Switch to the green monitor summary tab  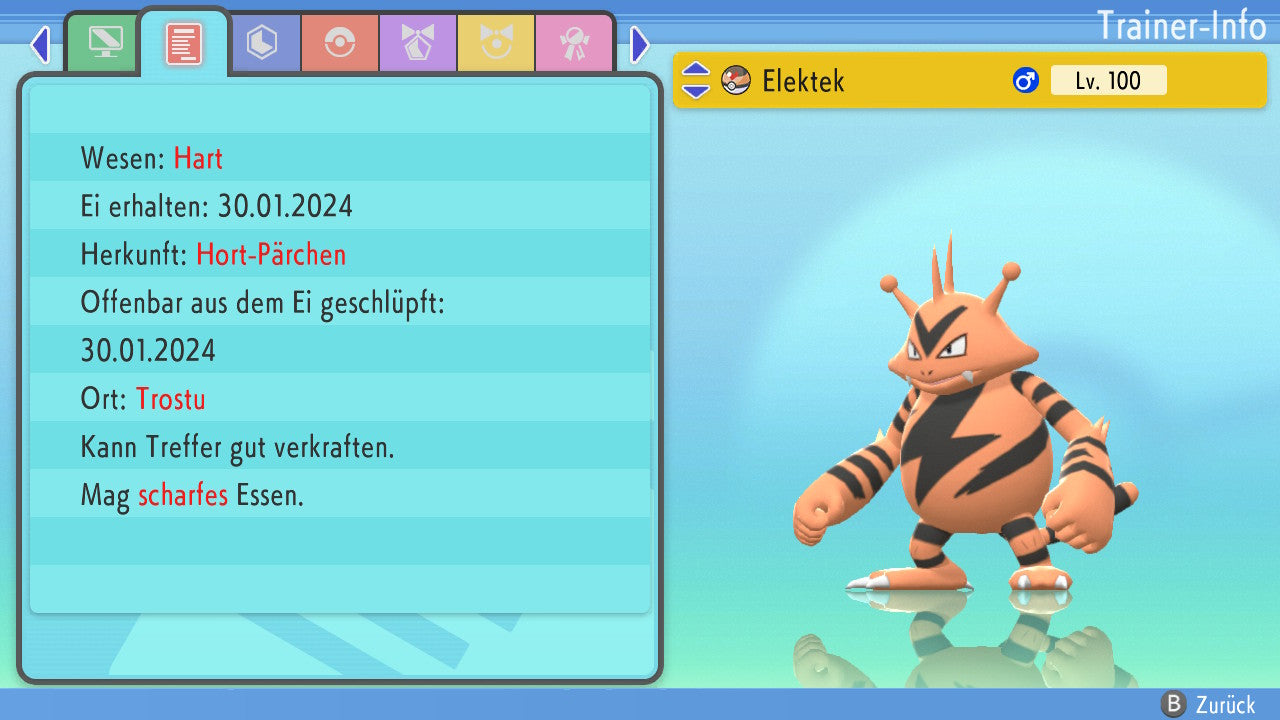coord(102,43)
